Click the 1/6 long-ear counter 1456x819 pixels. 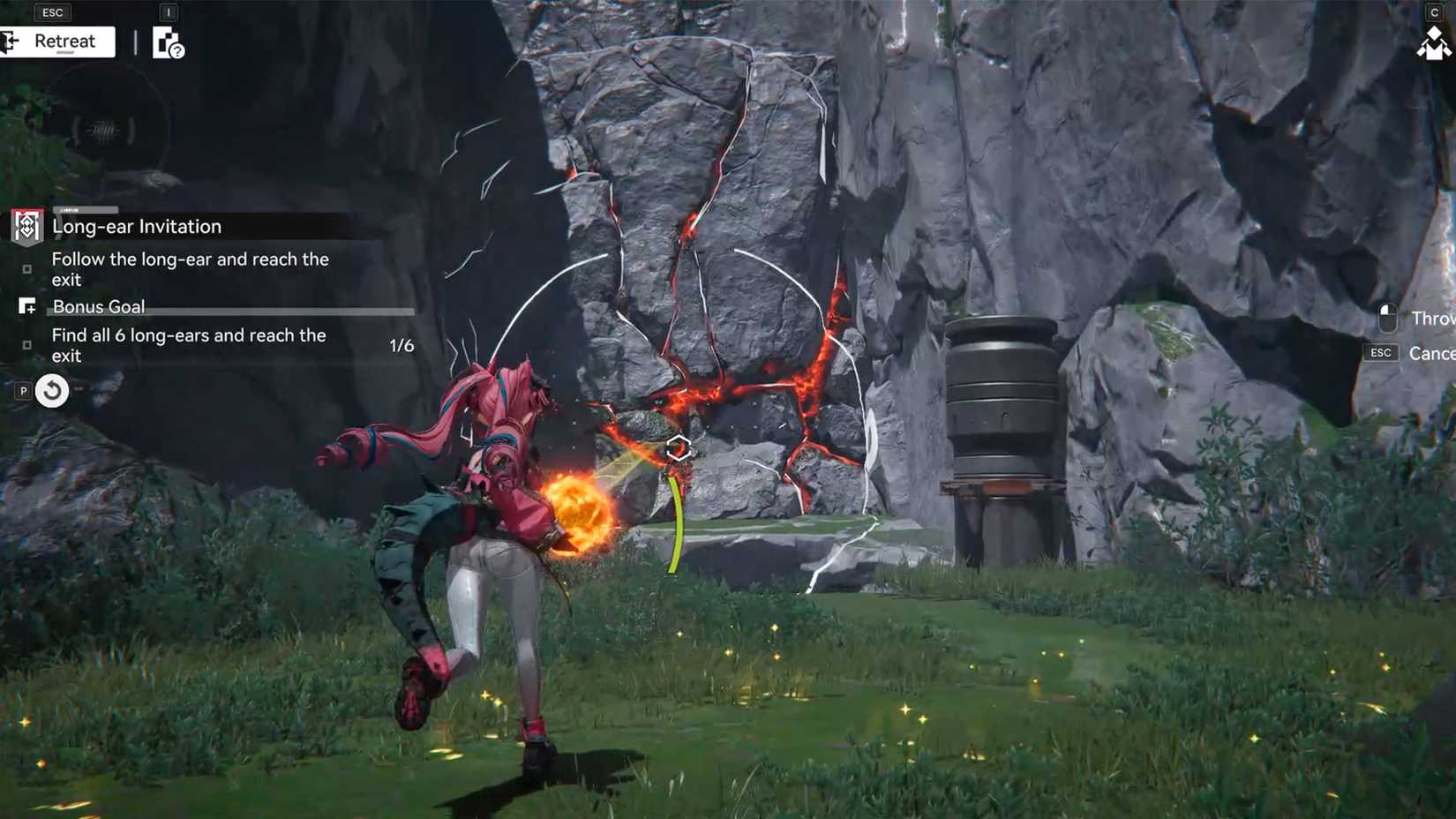(402, 345)
